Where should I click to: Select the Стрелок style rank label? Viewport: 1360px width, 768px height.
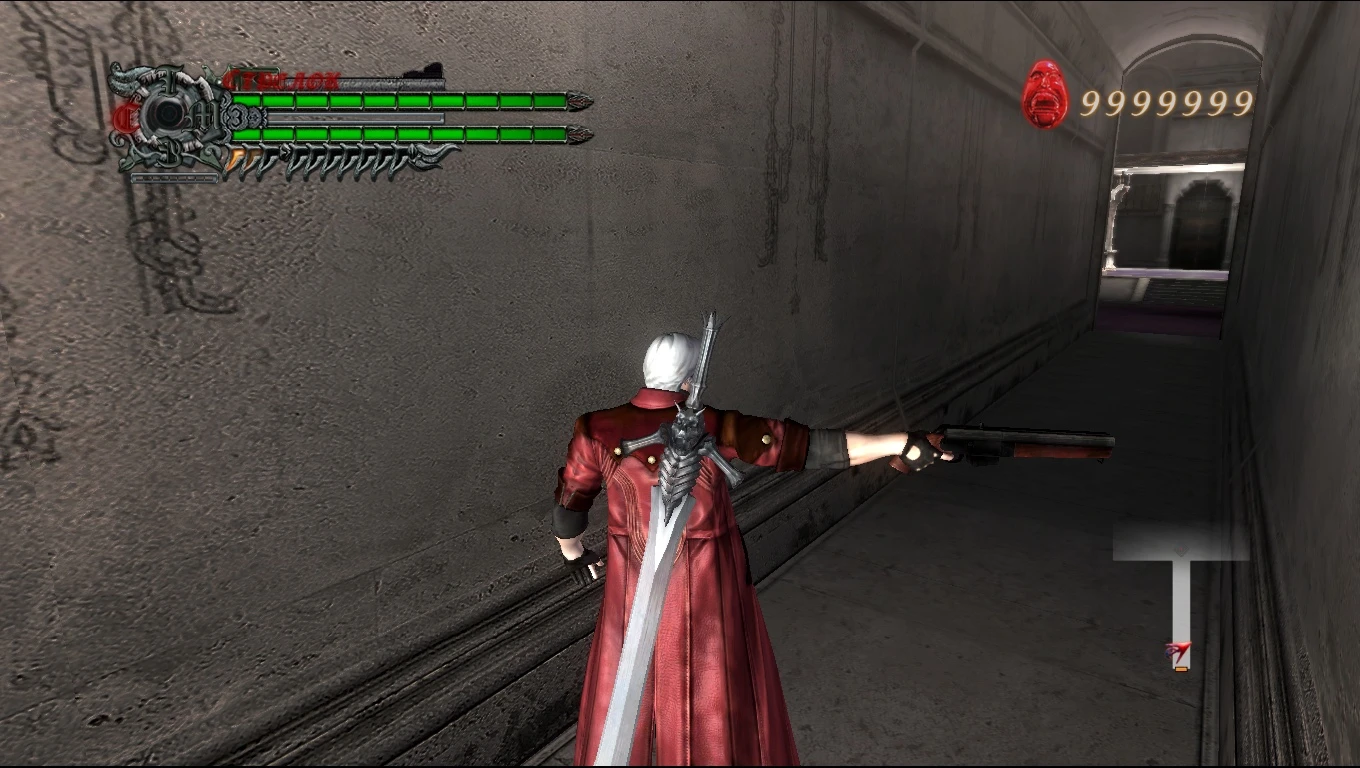click(x=282, y=78)
